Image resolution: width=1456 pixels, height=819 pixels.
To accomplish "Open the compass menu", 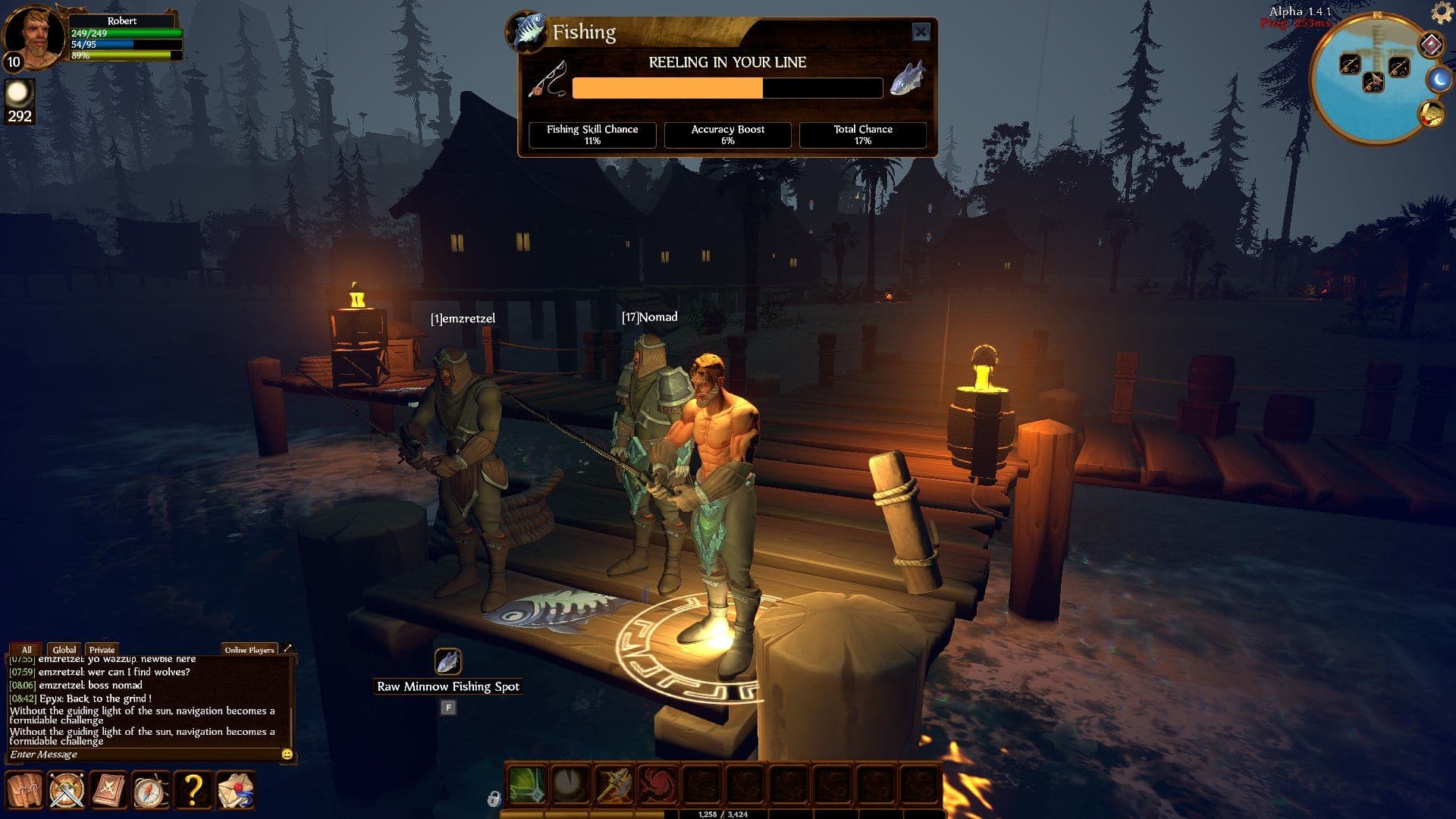I will click(151, 790).
